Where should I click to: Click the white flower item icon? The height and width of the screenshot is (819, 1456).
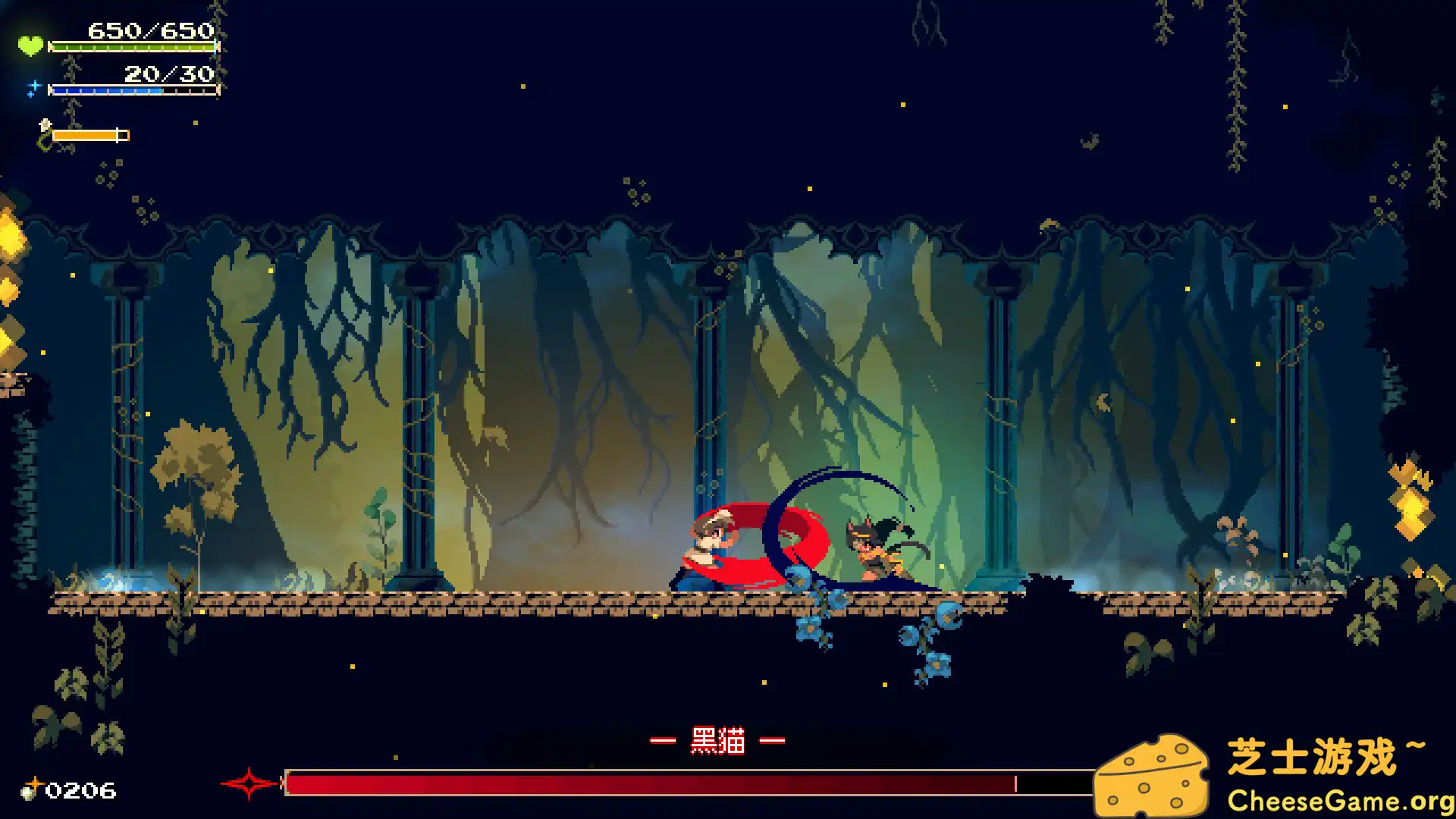[45, 124]
